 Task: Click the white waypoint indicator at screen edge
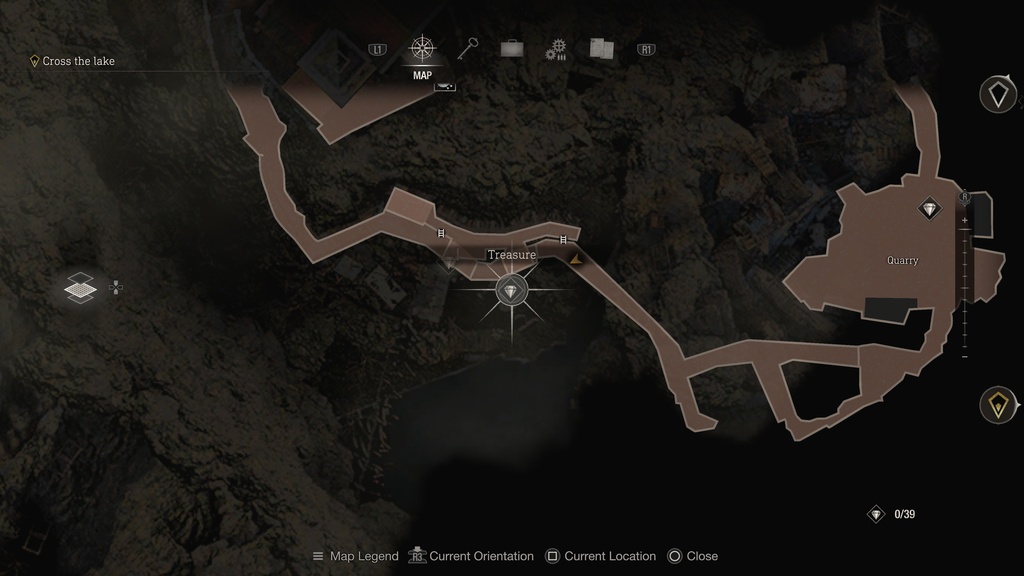[x=997, y=94]
